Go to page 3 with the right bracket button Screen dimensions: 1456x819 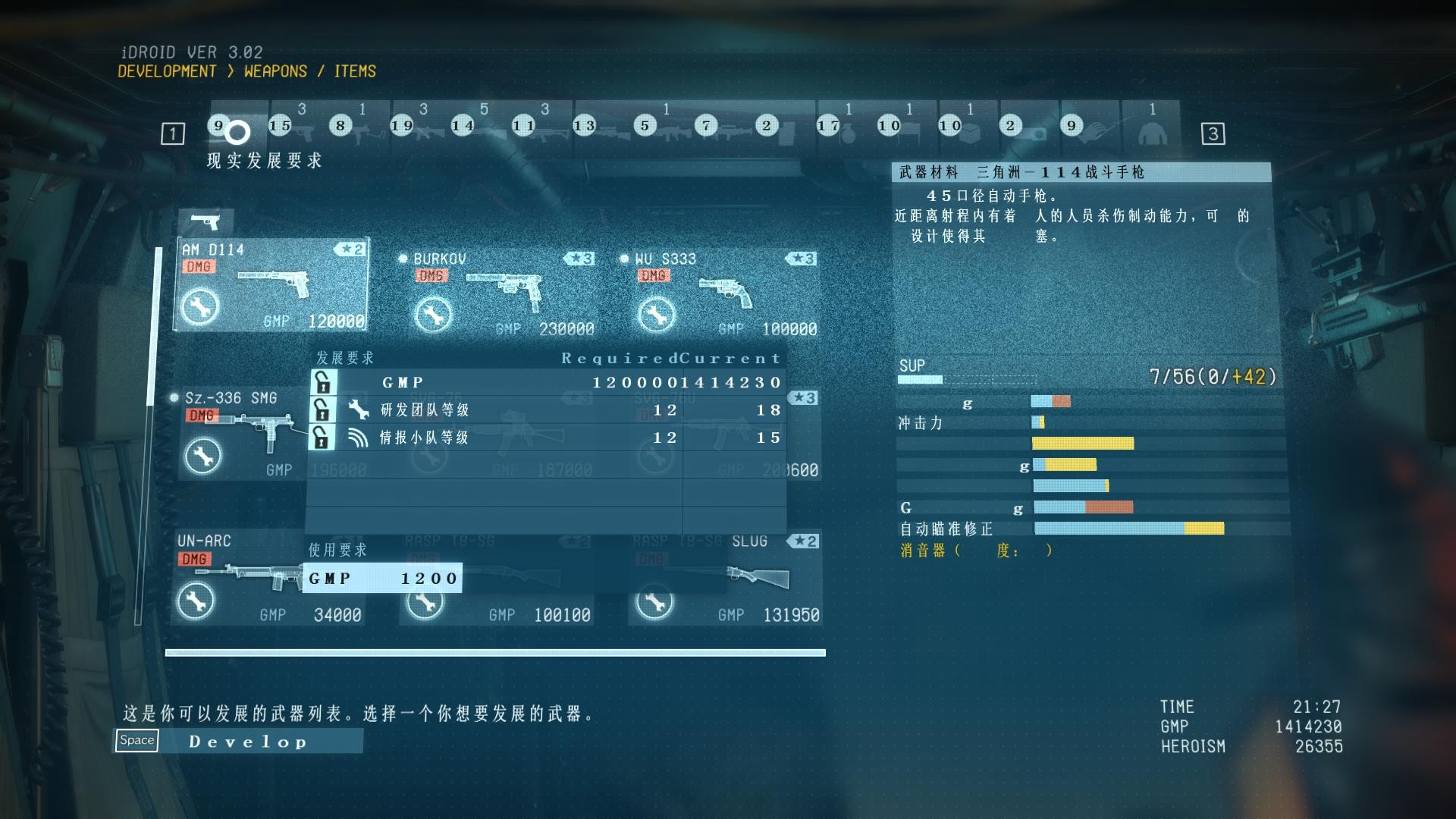[1213, 134]
